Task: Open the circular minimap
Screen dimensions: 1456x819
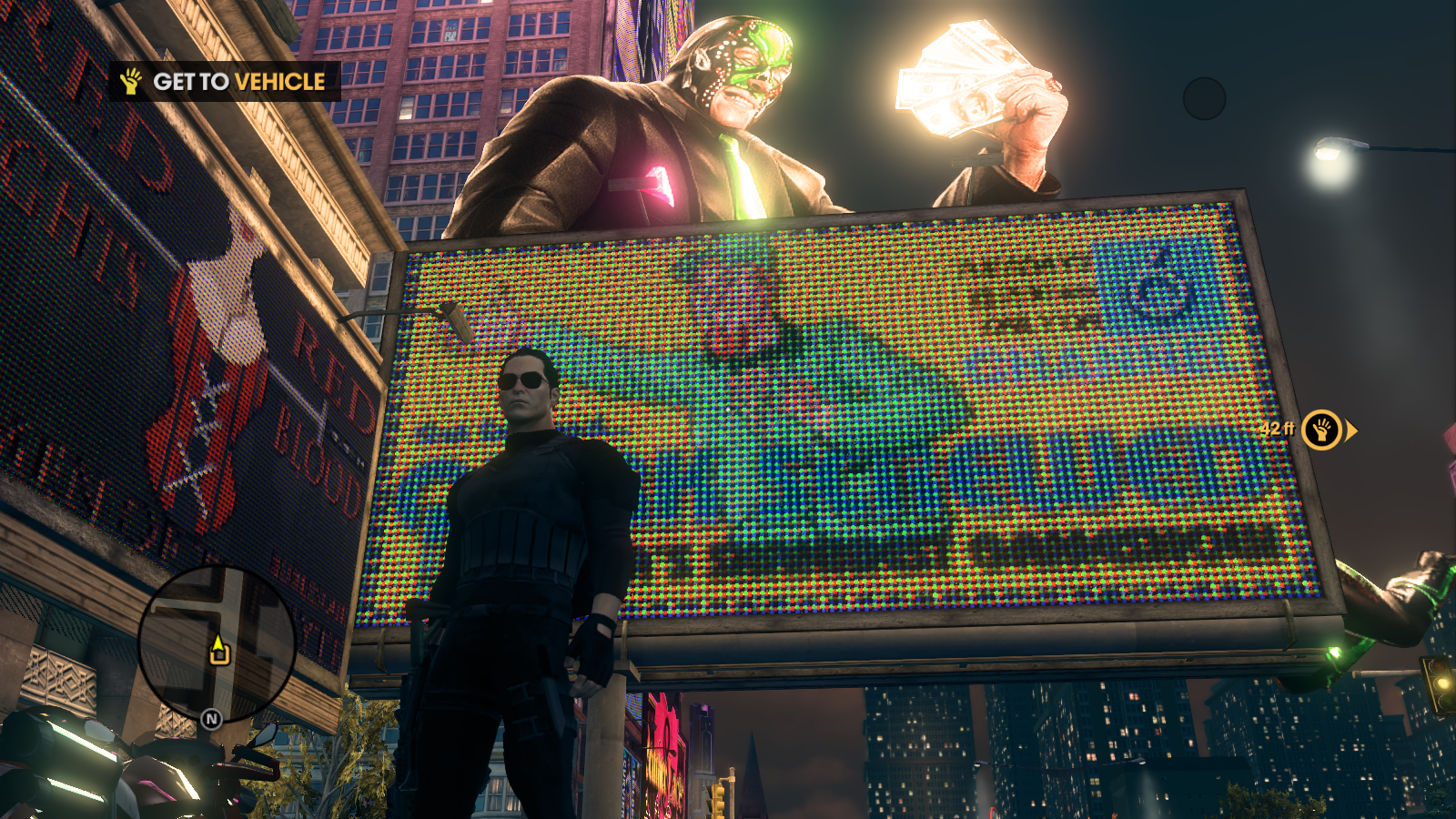Action: (217, 643)
